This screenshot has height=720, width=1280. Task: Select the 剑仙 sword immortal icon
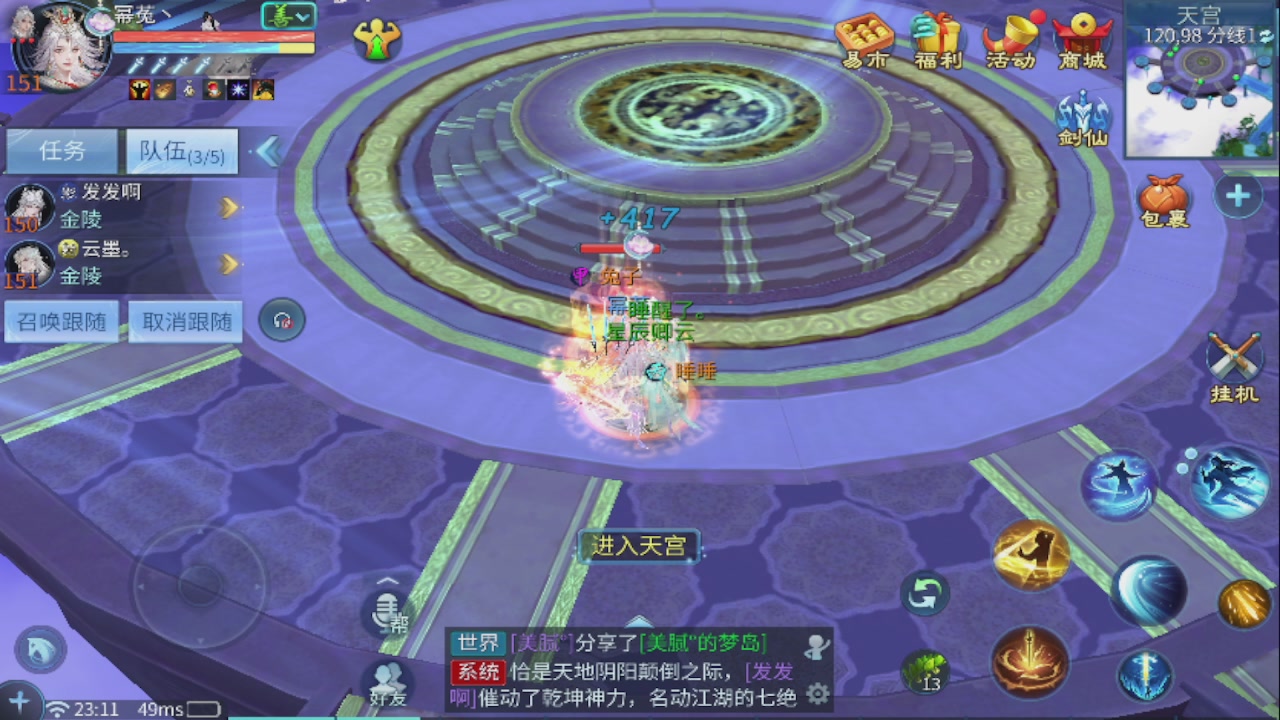[x=1083, y=110]
